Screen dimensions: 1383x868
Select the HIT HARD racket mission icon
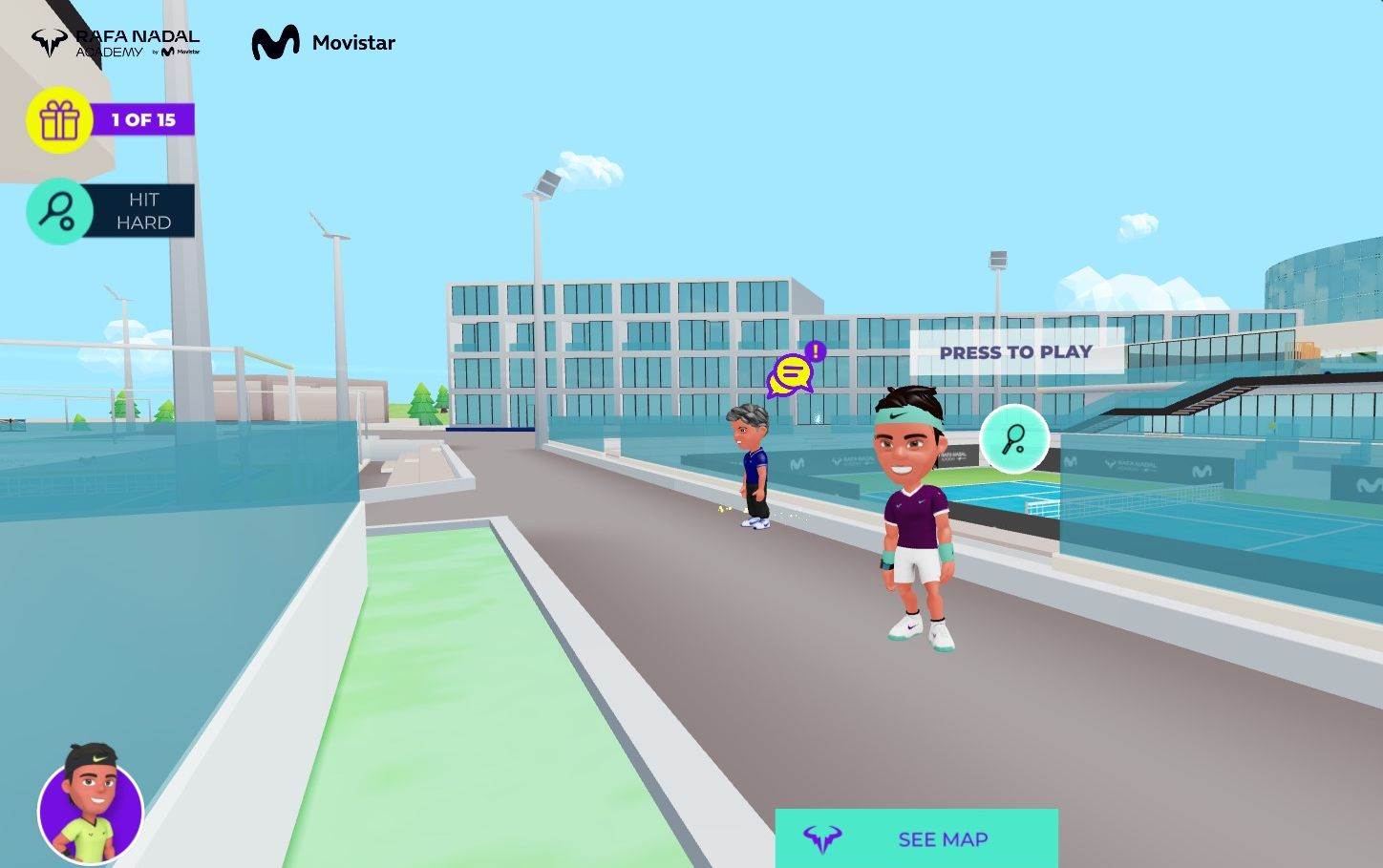57,210
